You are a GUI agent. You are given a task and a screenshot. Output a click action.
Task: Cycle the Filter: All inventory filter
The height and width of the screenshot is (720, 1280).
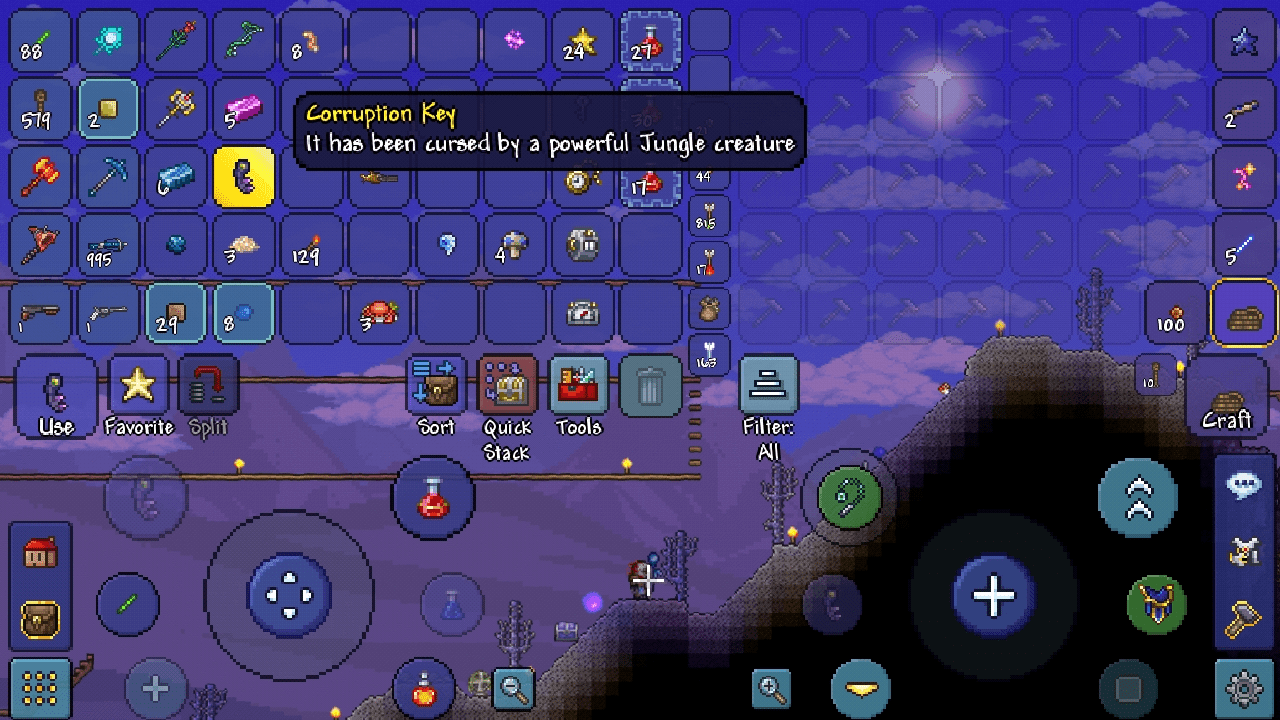coord(768,387)
